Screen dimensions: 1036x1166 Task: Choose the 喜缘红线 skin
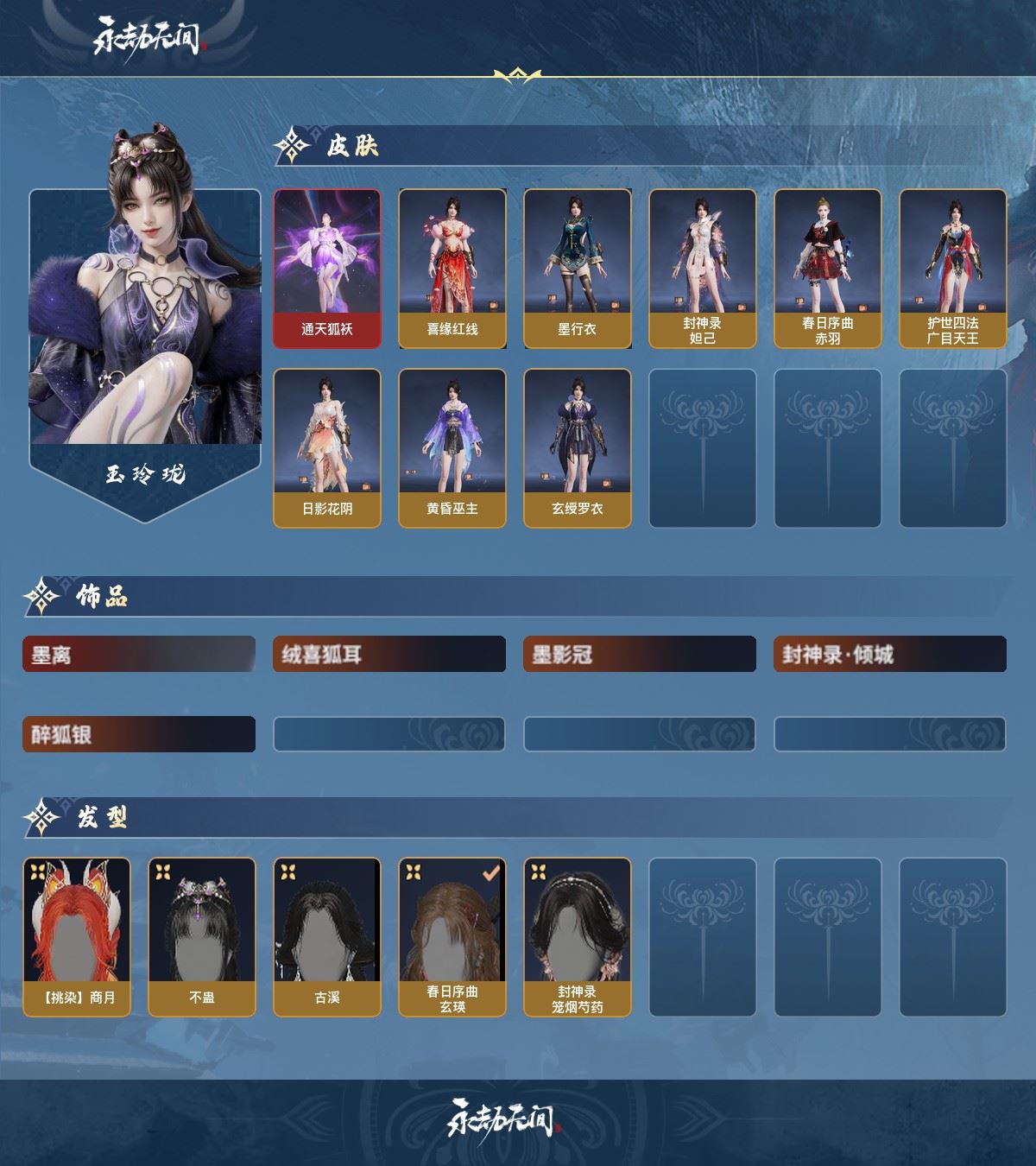tap(452, 269)
